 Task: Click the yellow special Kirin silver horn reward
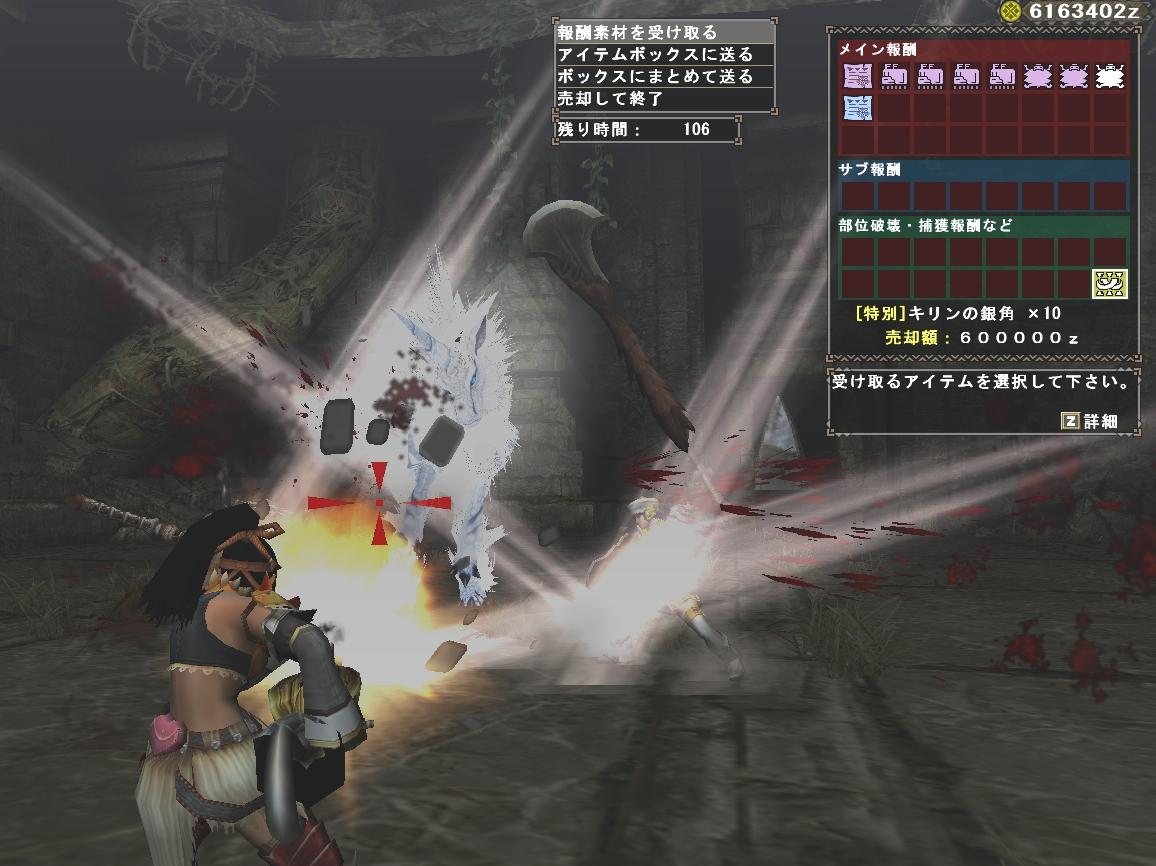[x=1109, y=284]
